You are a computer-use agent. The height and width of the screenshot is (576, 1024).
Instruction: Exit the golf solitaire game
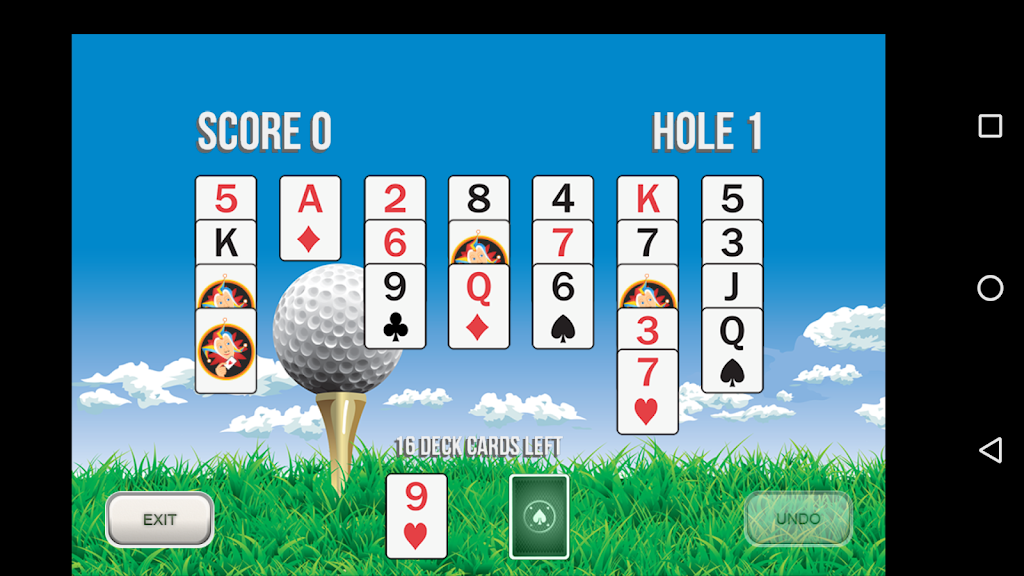[160, 520]
